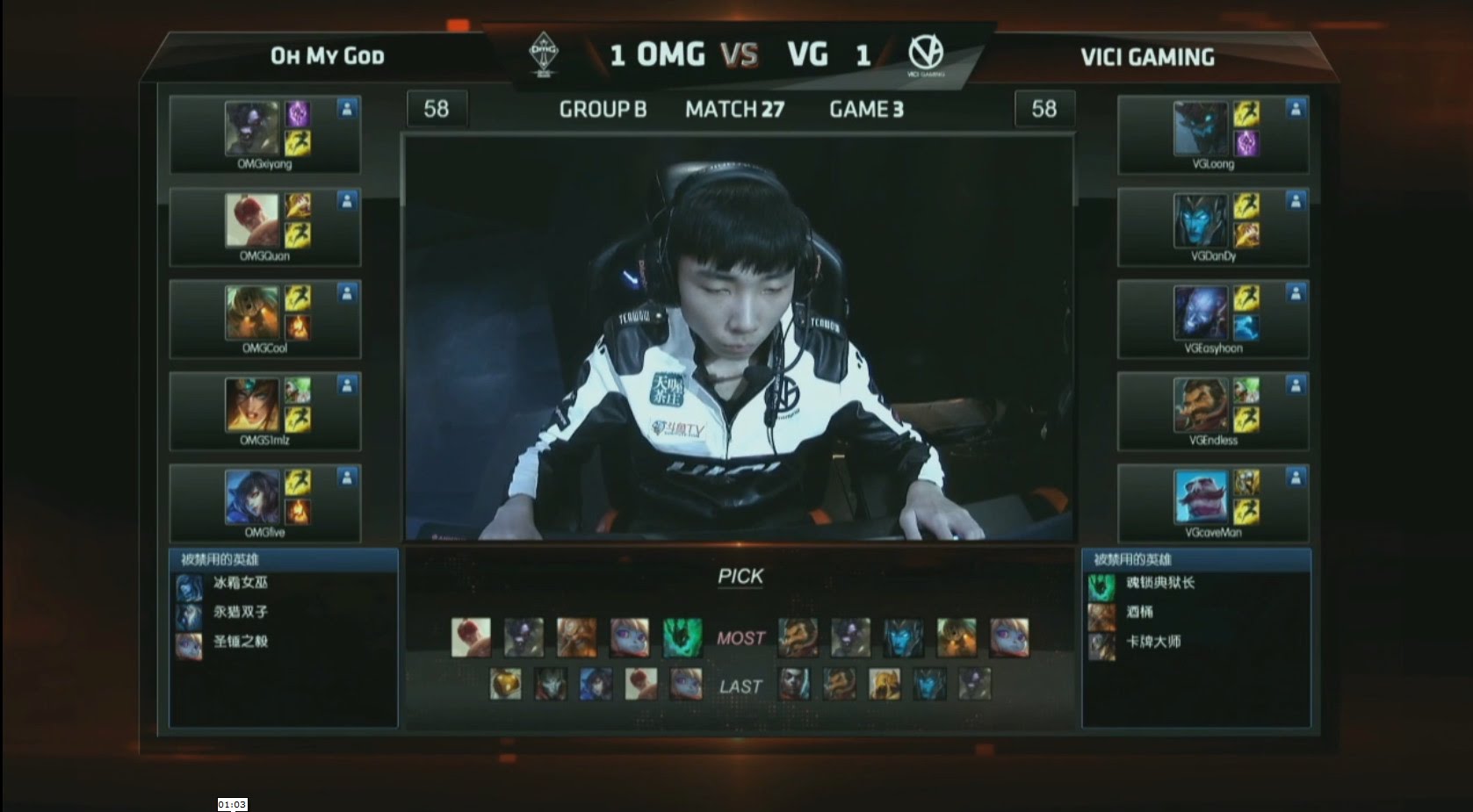Click the PICK heading
The height and width of the screenshot is (812, 1473).
pyautogui.click(x=739, y=576)
